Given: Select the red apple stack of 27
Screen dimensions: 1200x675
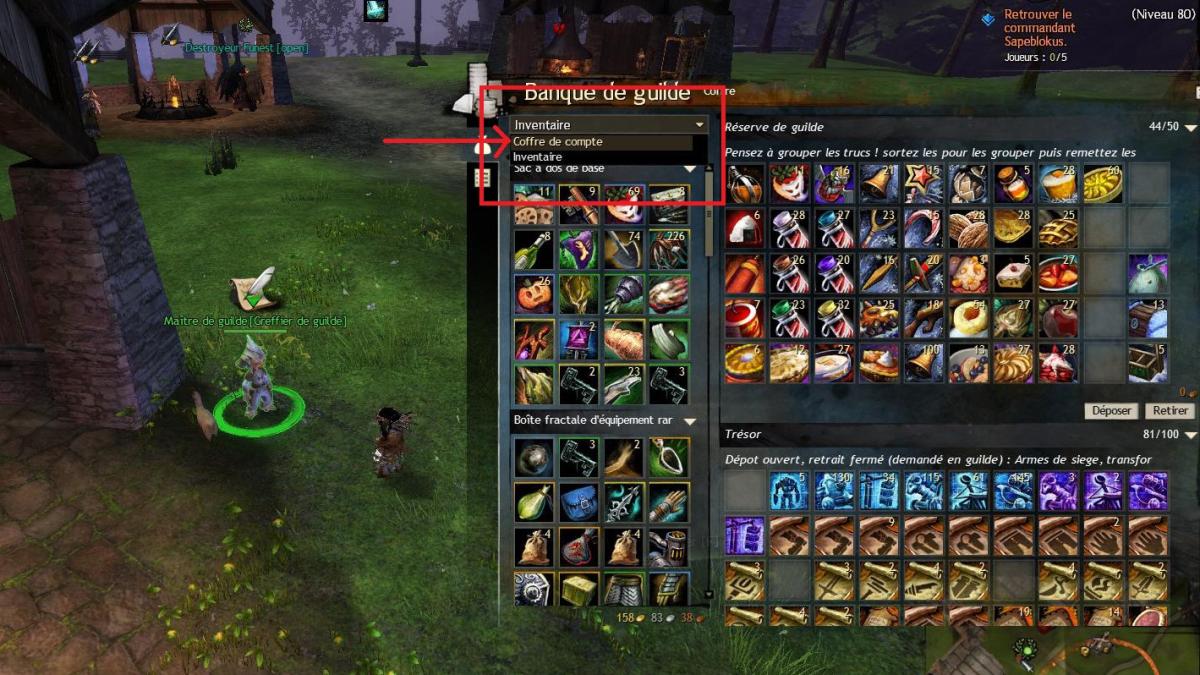Looking at the screenshot, I should coord(1057,317).
